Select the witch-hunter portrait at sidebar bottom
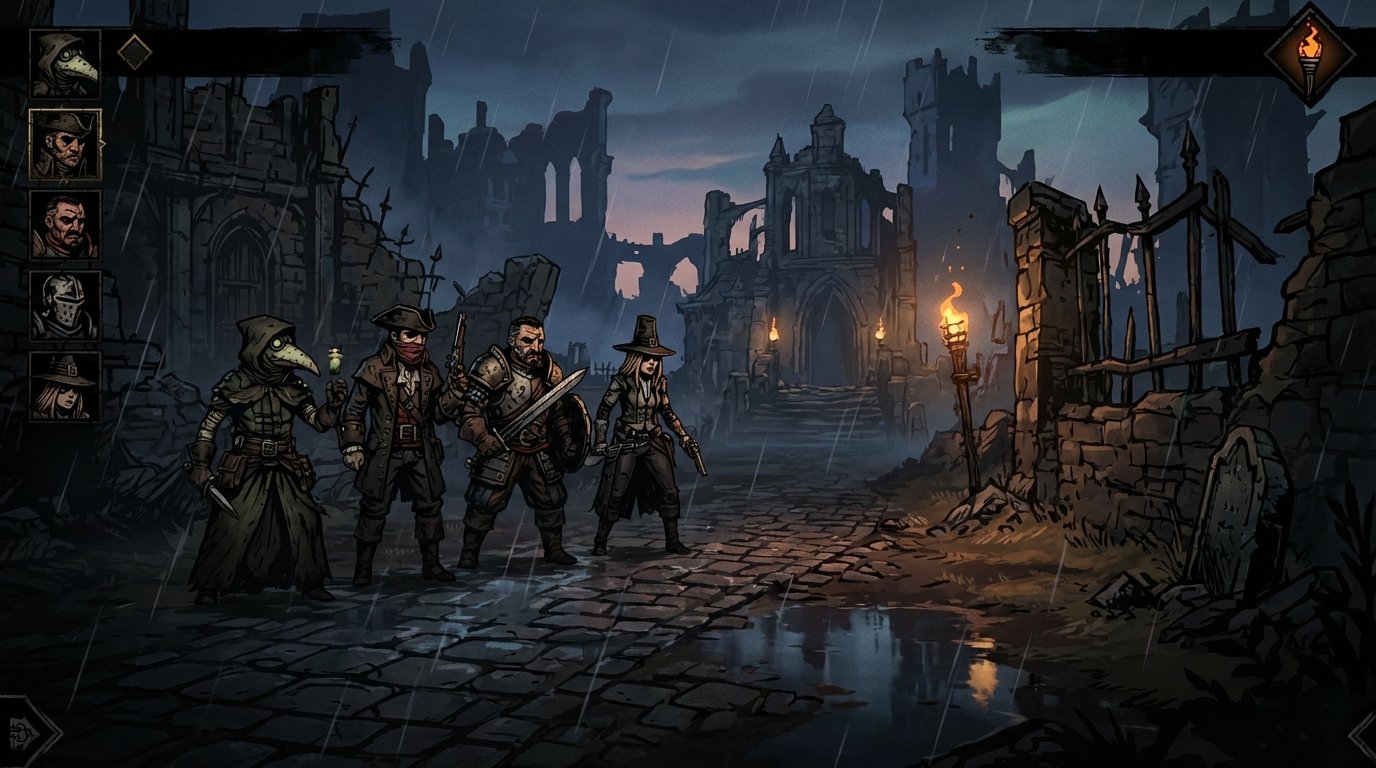 (x=65, y=385)
